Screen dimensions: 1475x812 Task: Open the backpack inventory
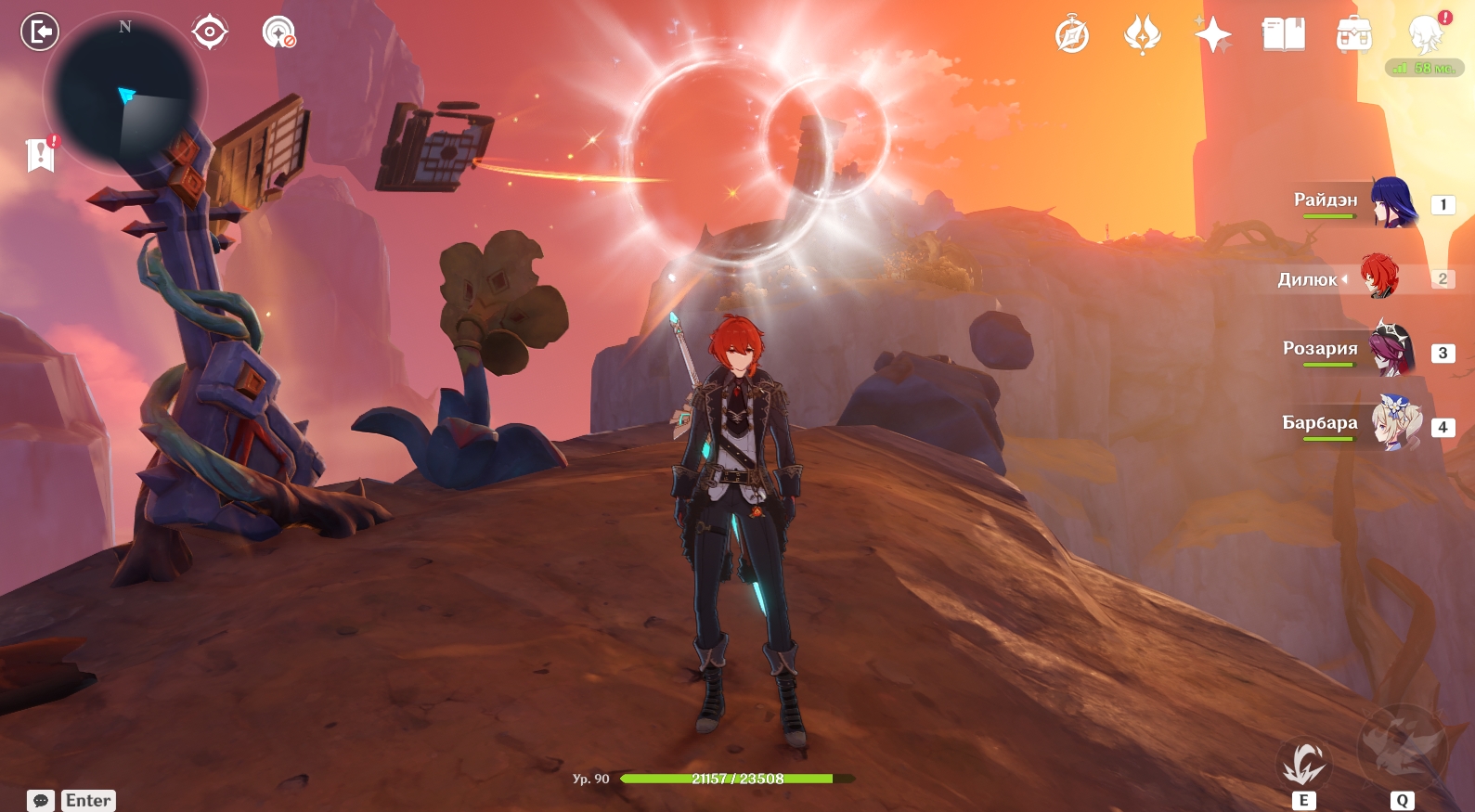point(1353,36)
